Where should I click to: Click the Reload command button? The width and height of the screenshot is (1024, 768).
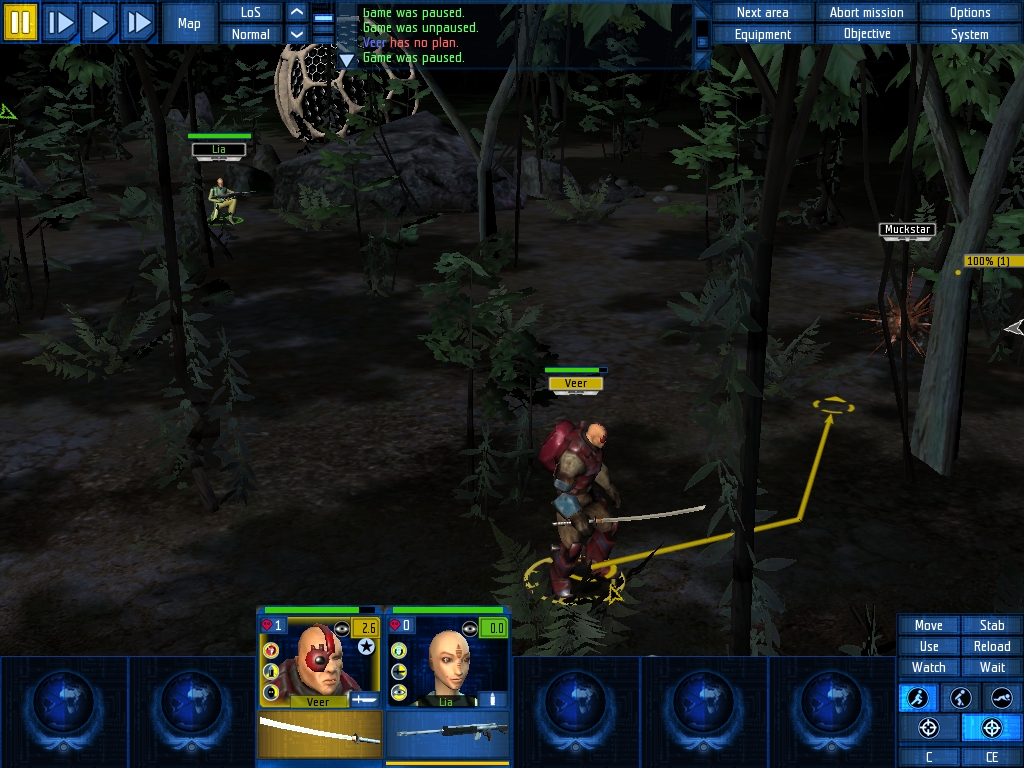click(x=992, y=646)
